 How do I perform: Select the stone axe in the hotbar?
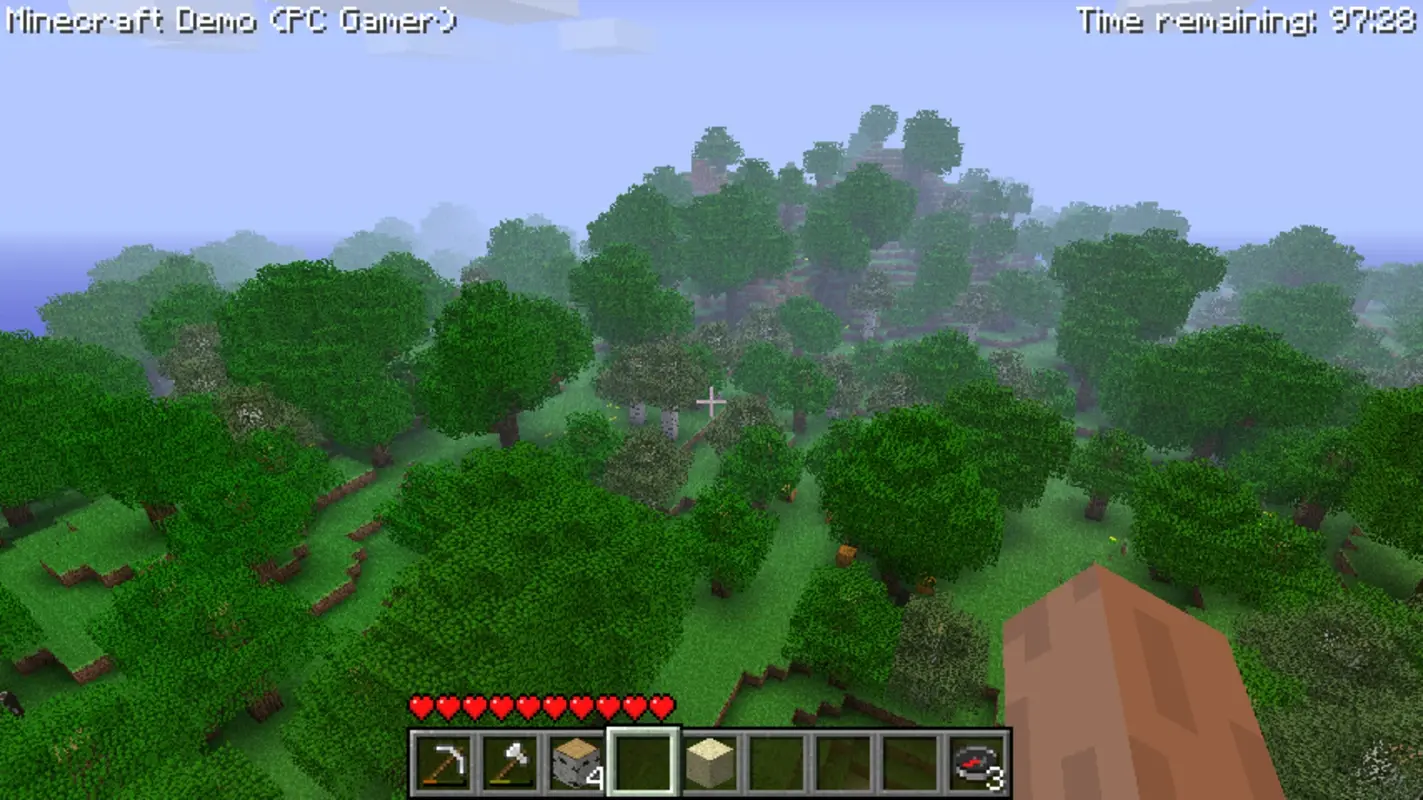[511, 762]
